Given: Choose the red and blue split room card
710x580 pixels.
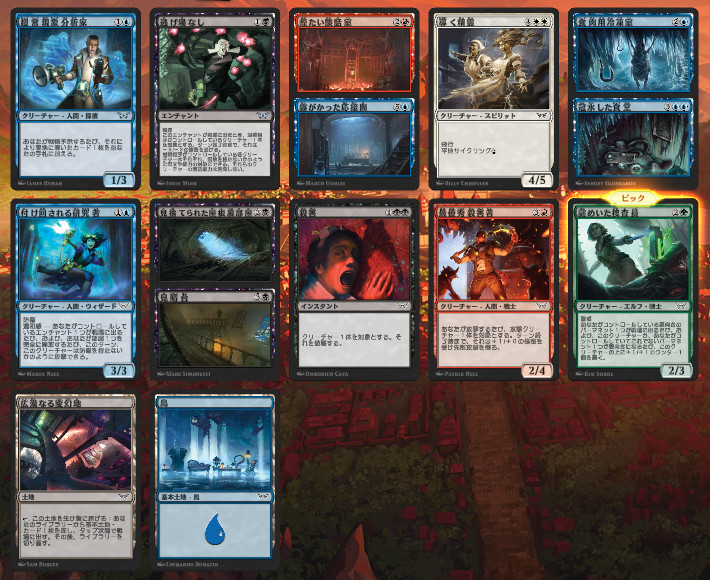Looking at the screenshot, I should 354,100.
